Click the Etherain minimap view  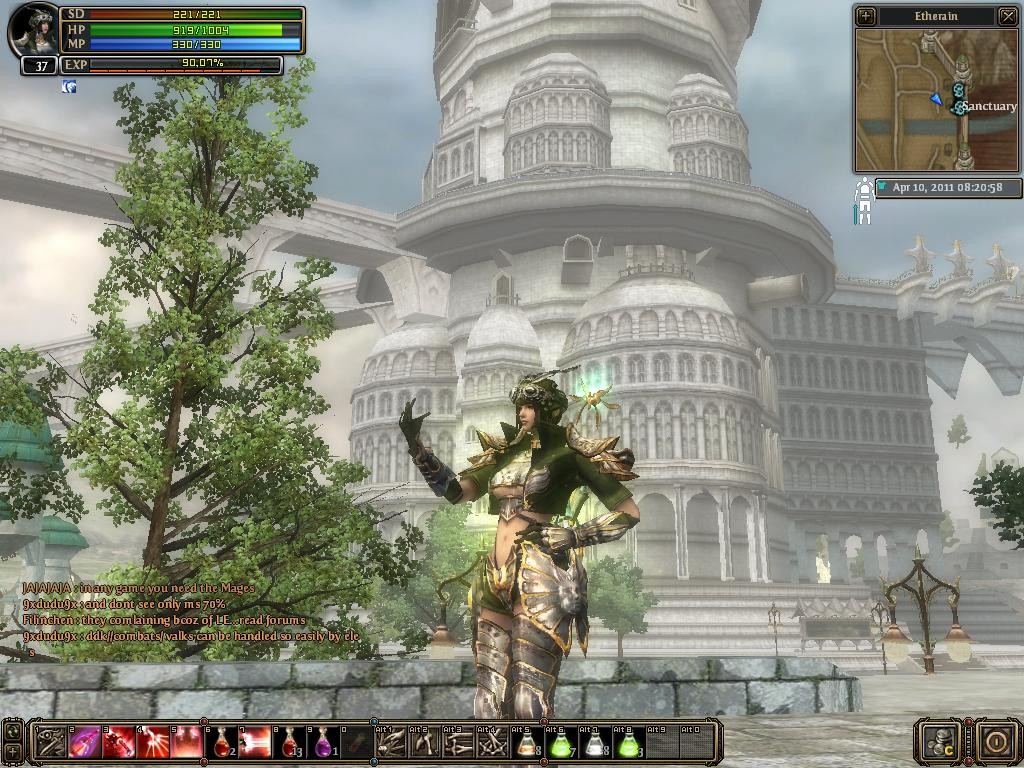(x=936, y=99)
